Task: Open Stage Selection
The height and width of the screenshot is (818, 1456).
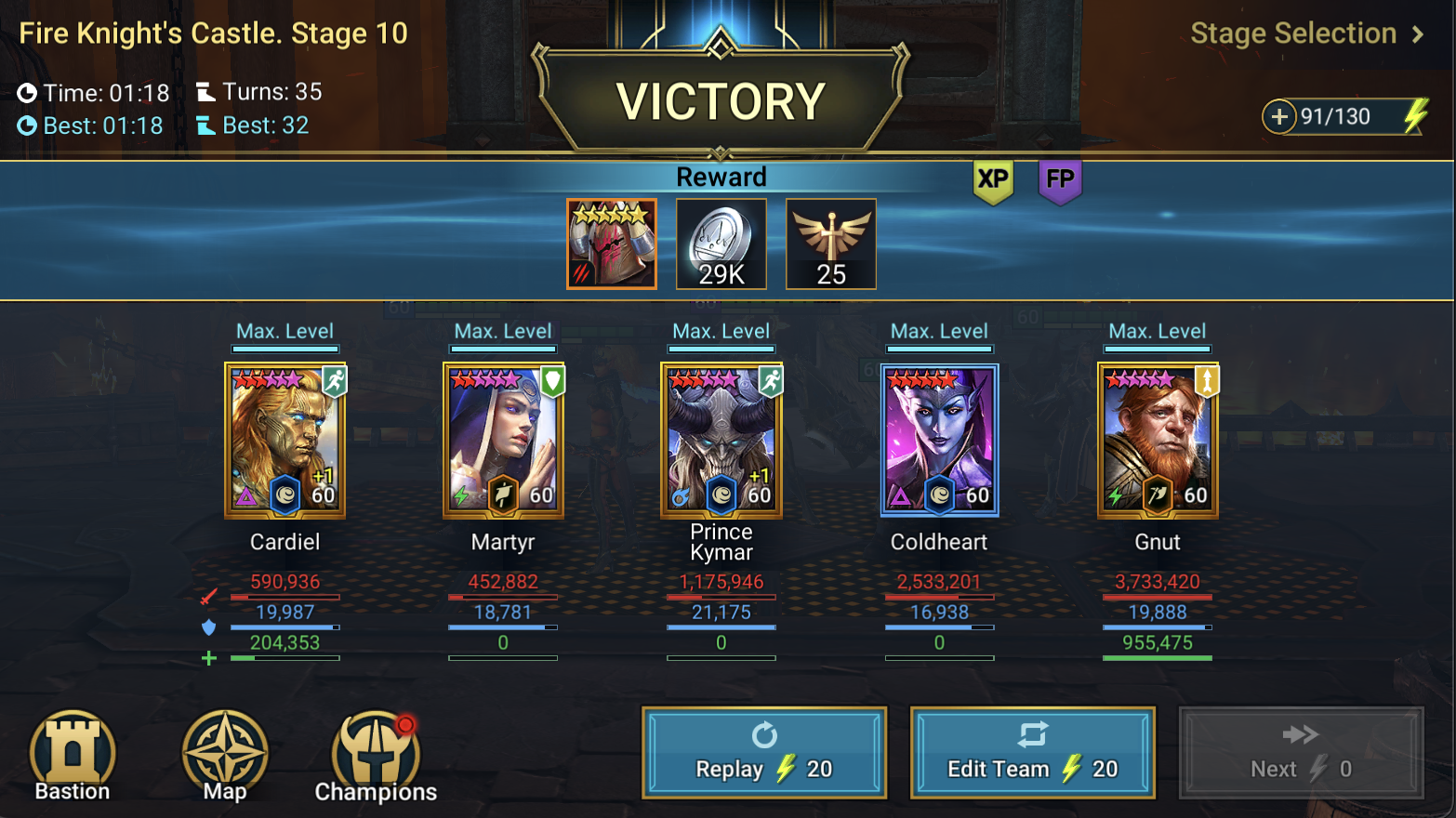Action: pos(1292,33)
